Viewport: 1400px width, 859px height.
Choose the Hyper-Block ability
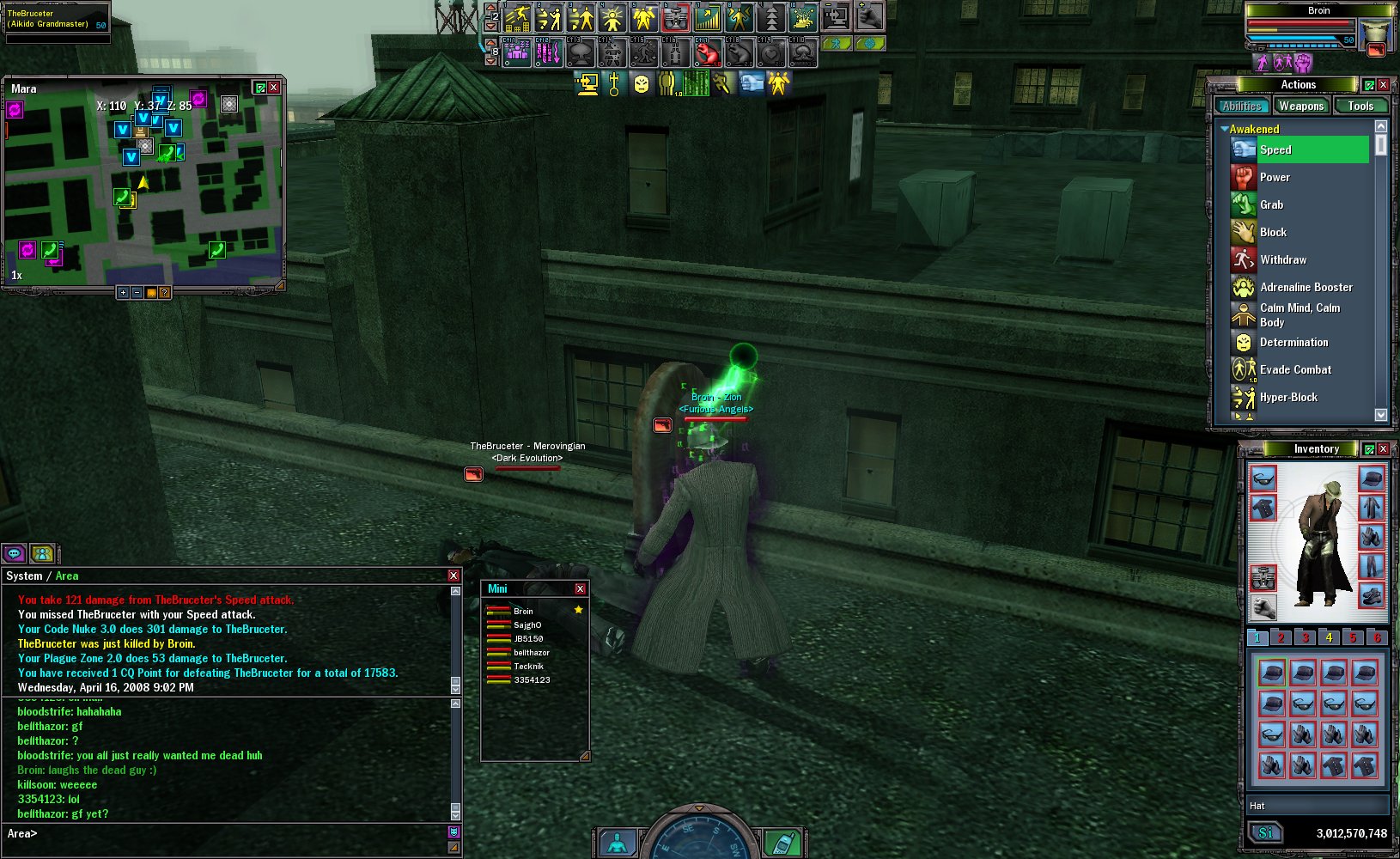pyautogui.click(x=1288, y=397)
